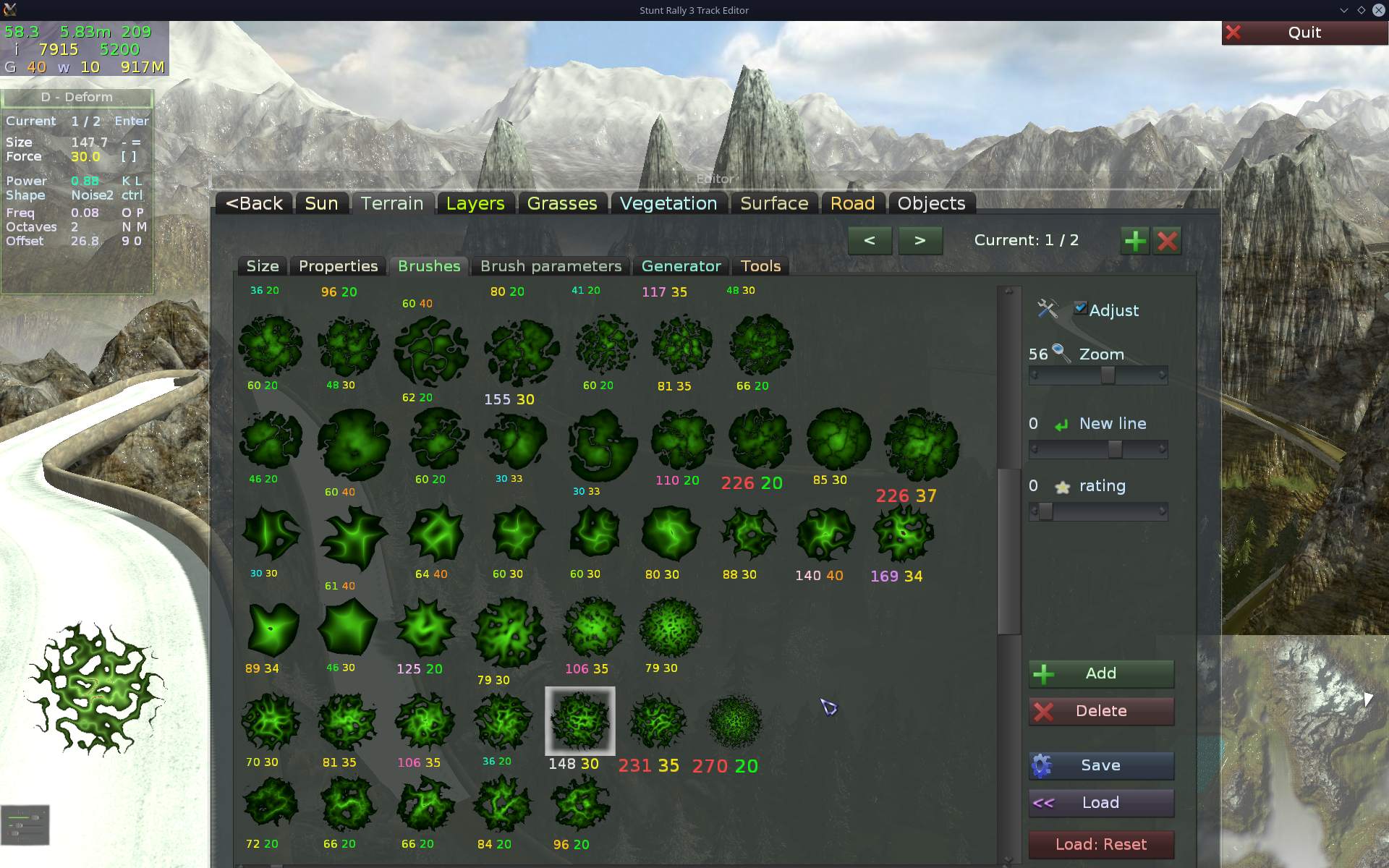Close the editor window from title bar

click(1378, 10)
